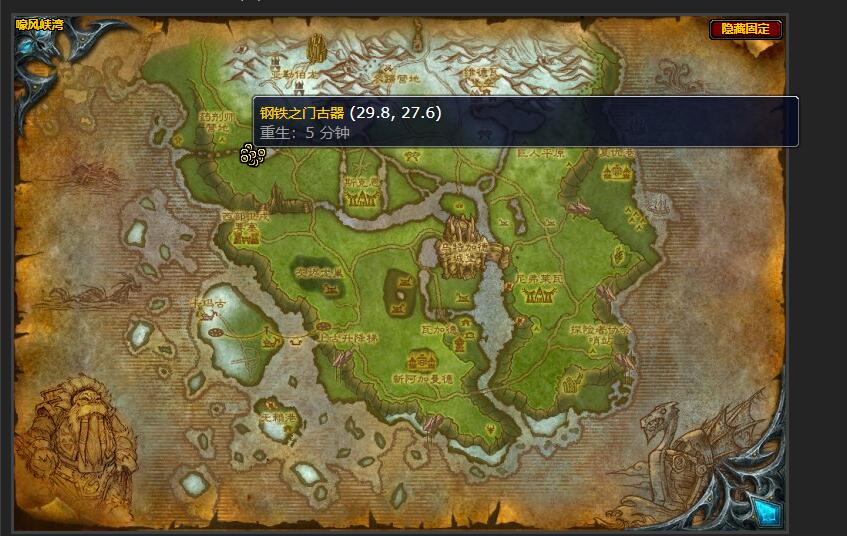This screenshot has height=536, width=847.
Task: Click the 隐藏固定 button
Action: (x=746, y=29)
